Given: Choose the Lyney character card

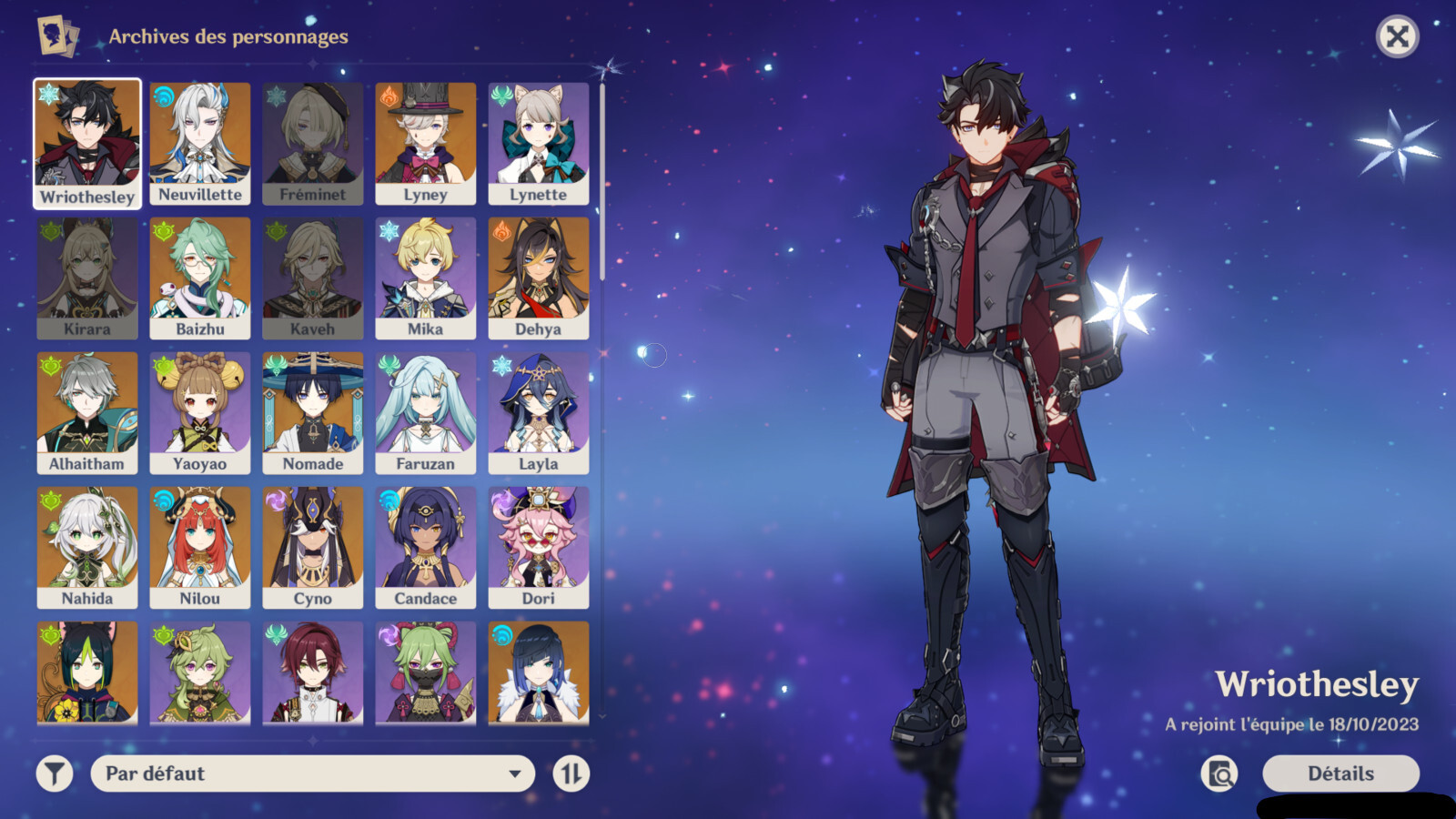Looking at the screenshot, I should click(426, 143).
